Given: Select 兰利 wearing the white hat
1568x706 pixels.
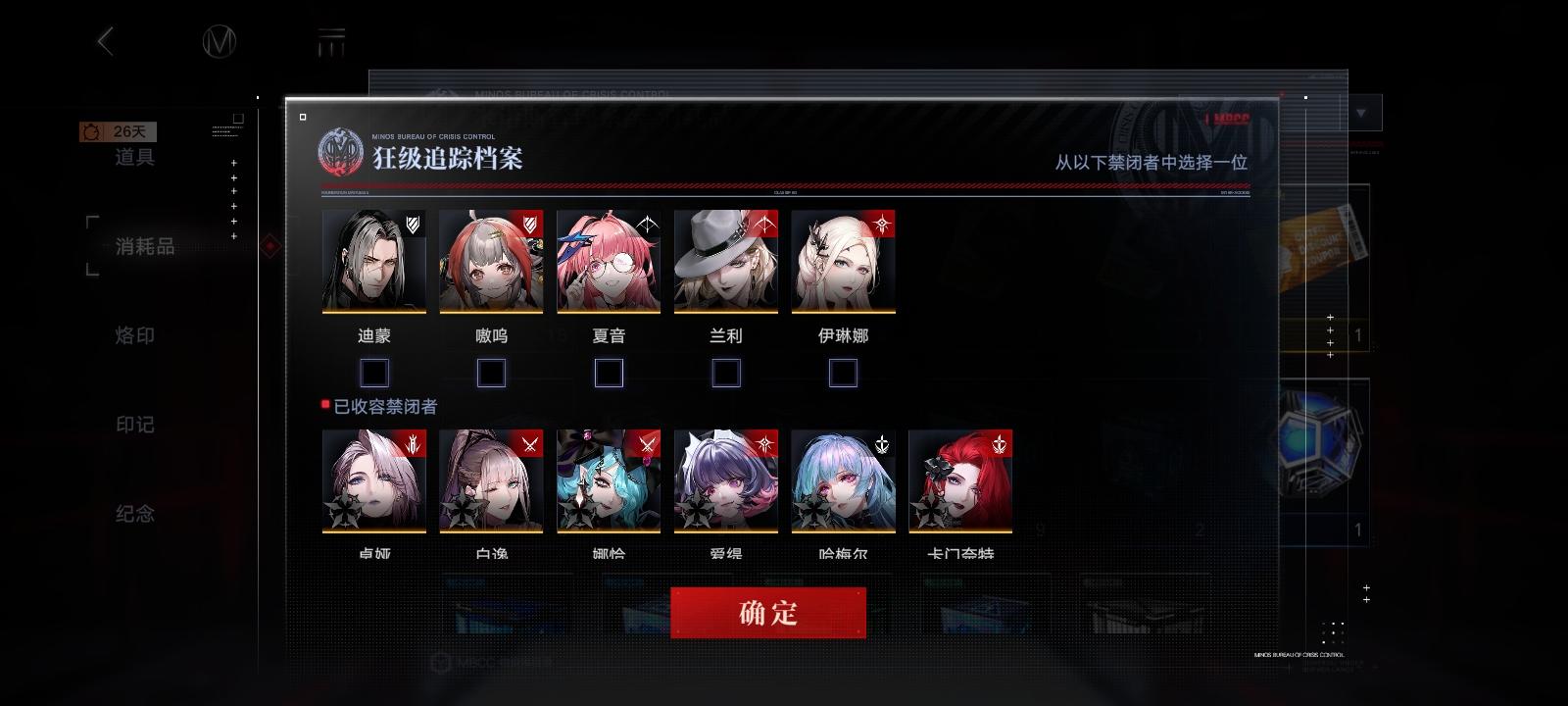Looking at the screenshot, I should (726, 260).
